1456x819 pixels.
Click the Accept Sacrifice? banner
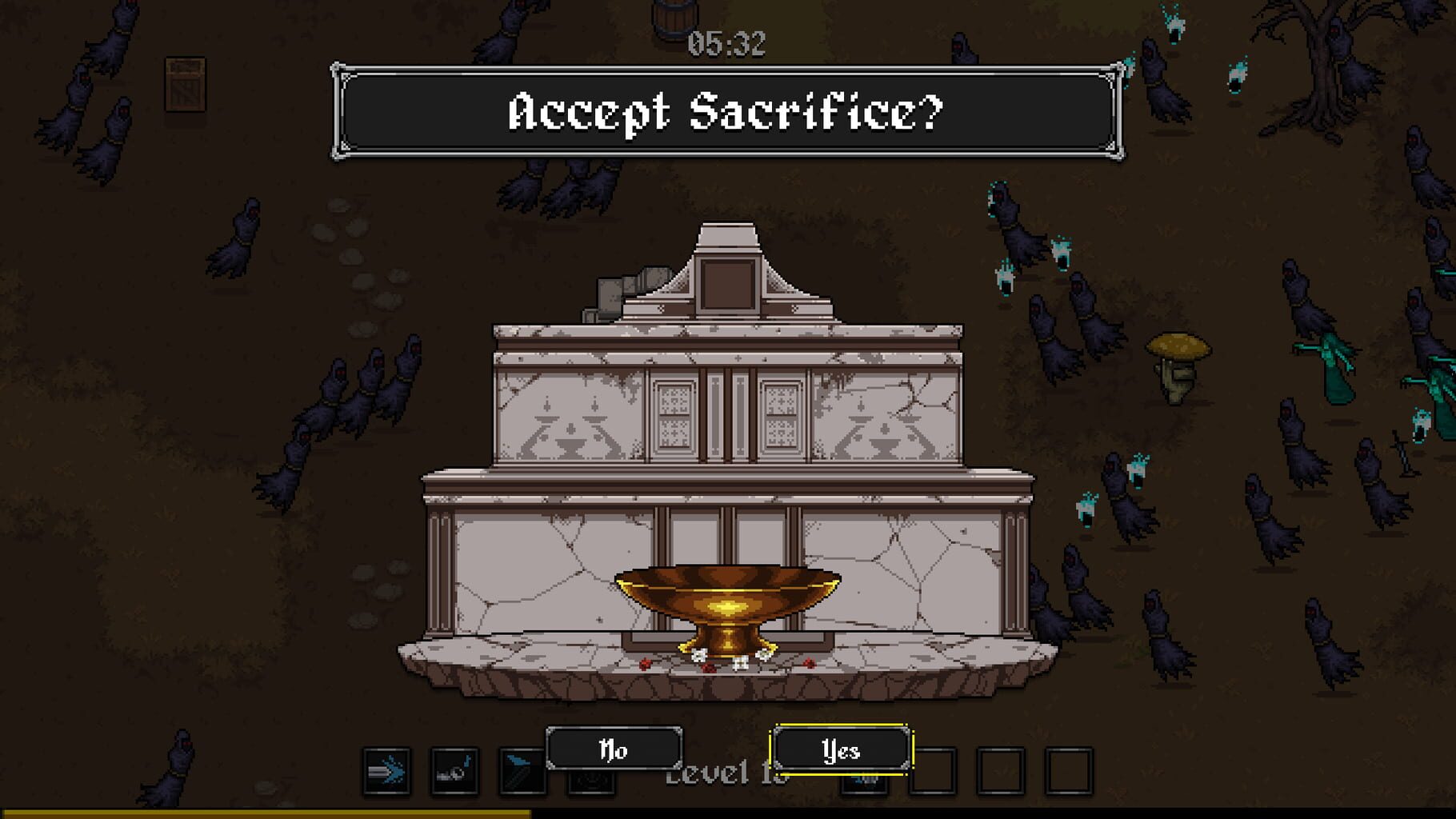click(726, 113)
